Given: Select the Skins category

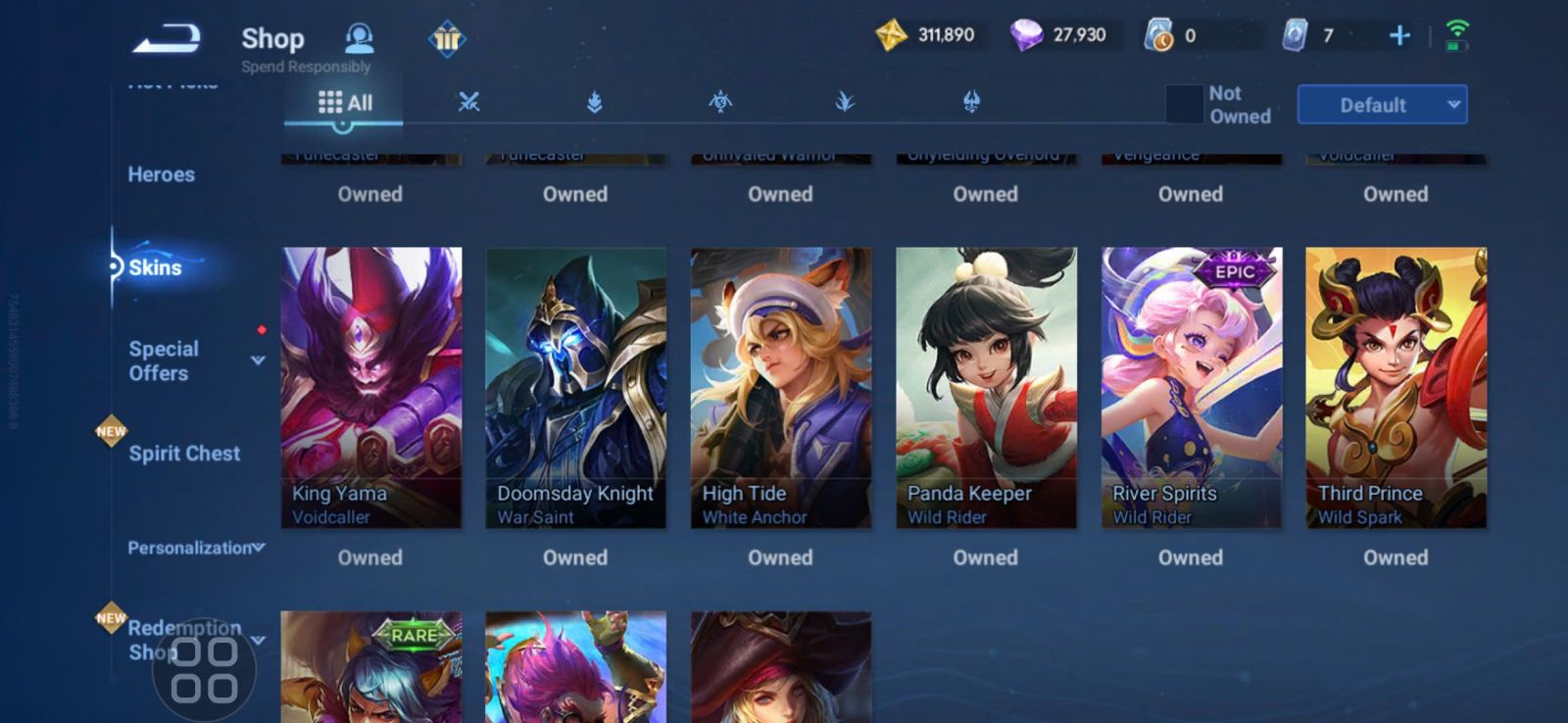Looking at the screenshot, I should 155,267.
